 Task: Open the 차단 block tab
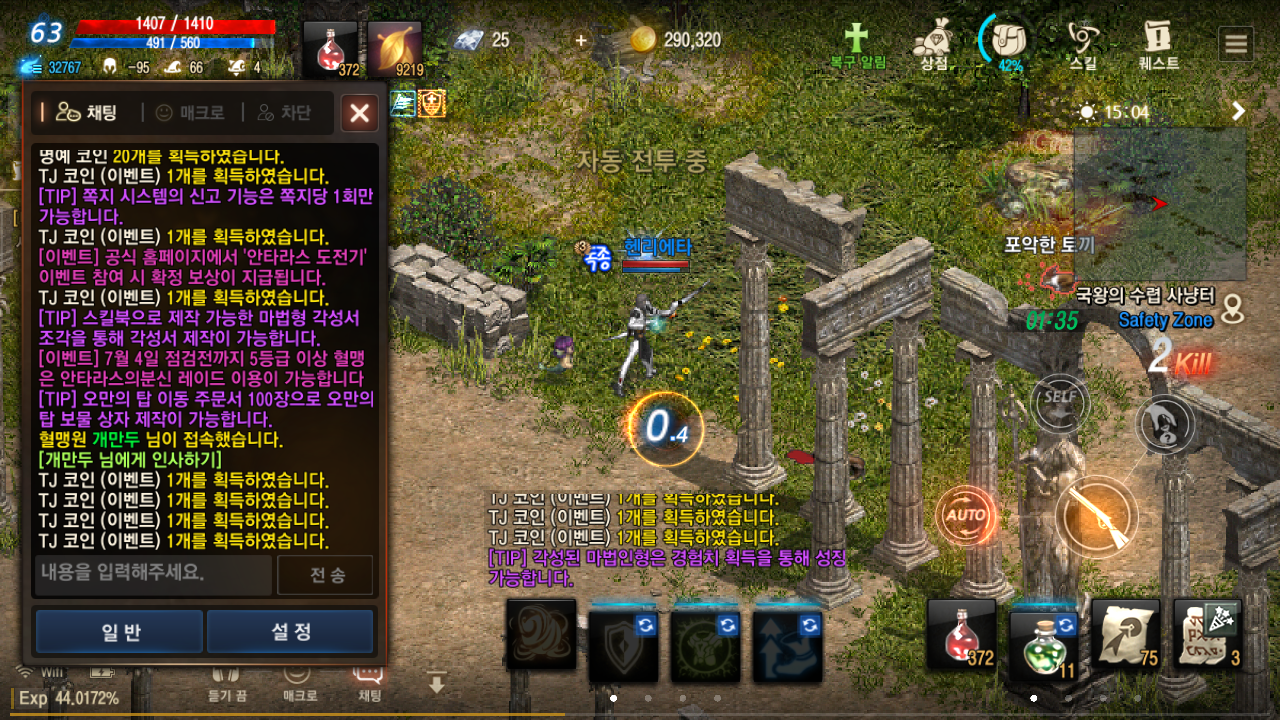pyautogui.click(x=284, y=113)
